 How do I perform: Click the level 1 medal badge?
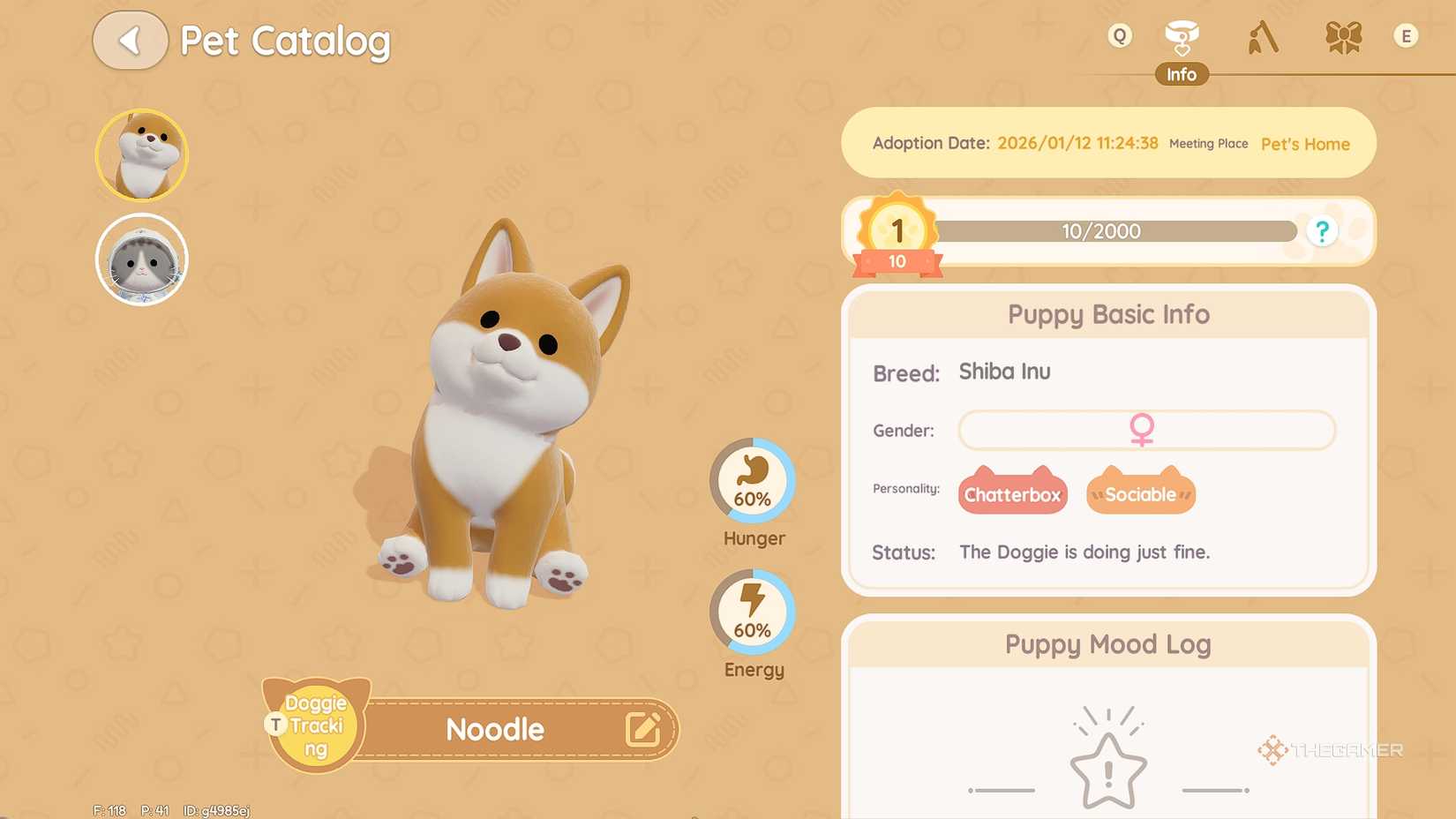coord(896,234)
